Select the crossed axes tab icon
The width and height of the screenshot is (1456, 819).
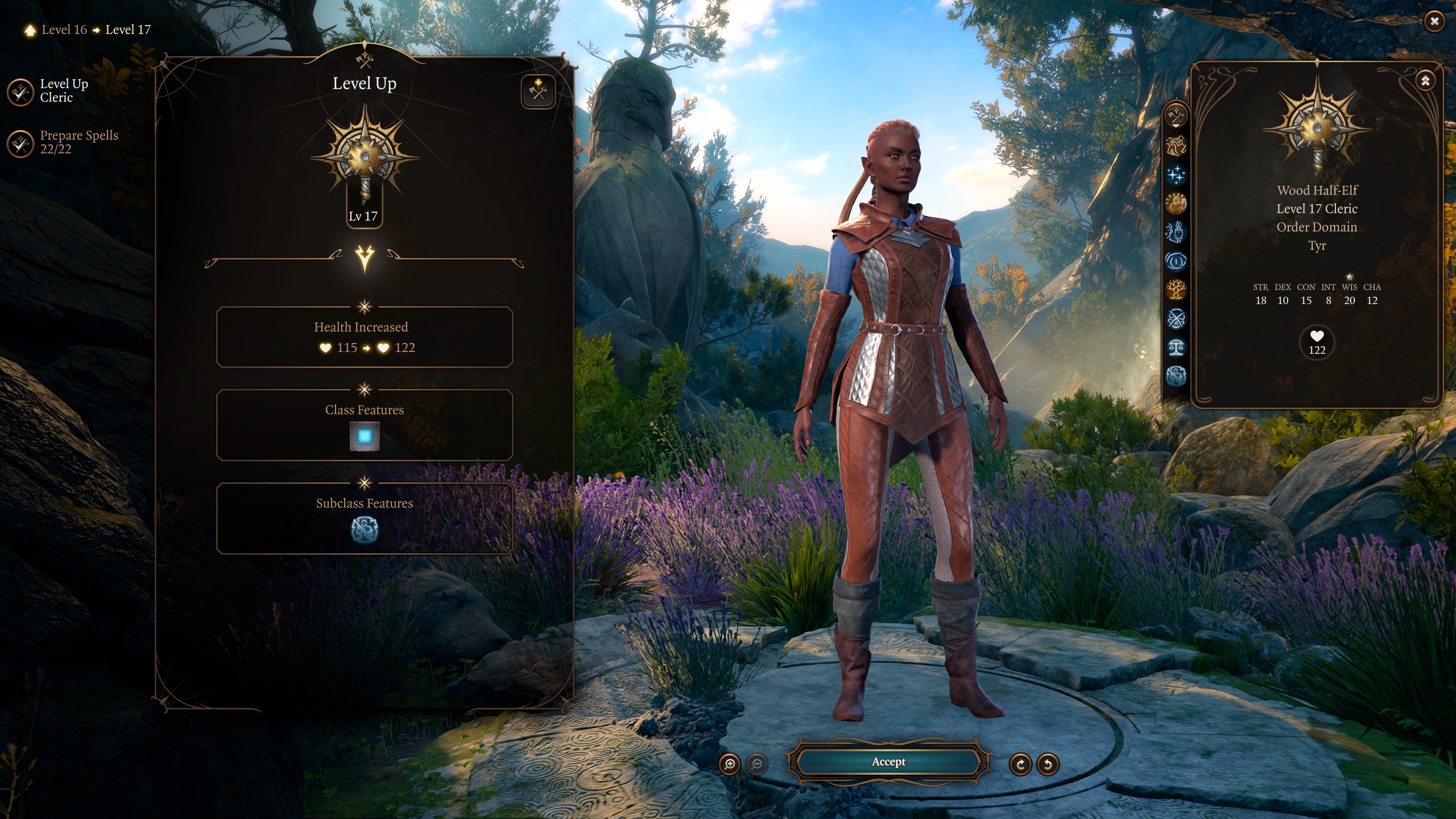click(1176, 117)
